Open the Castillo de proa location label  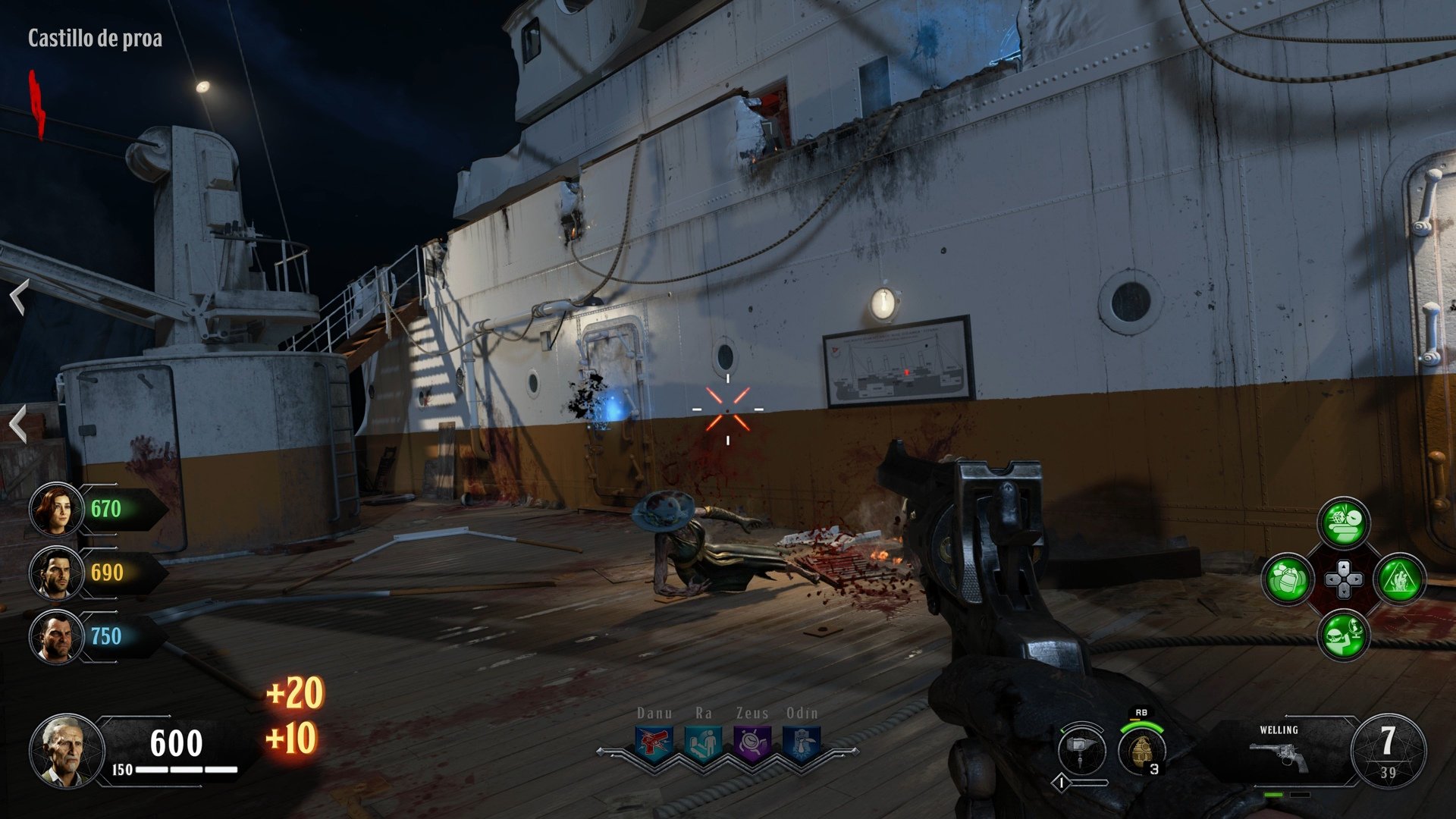coord(96,35)
